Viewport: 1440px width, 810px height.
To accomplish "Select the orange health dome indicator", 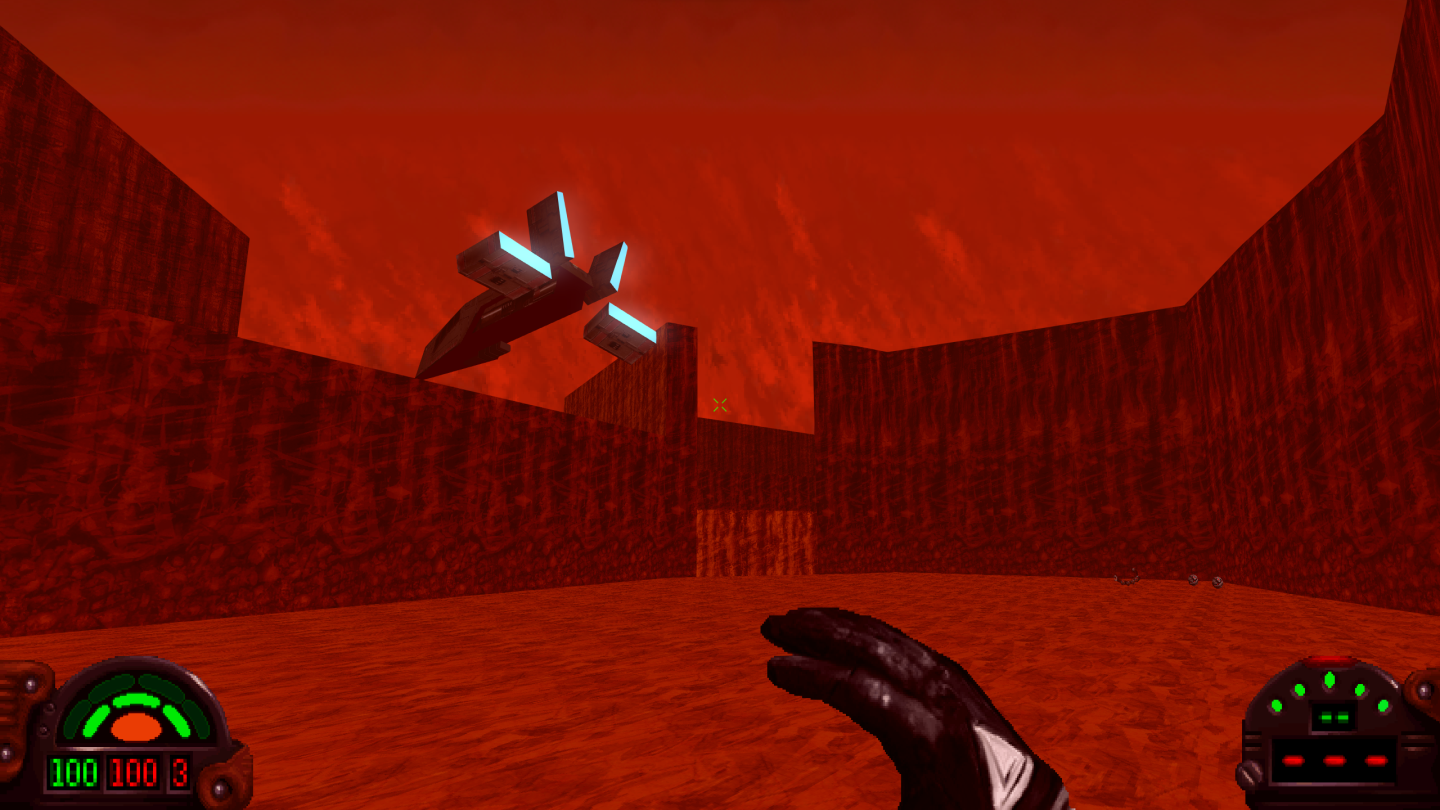I will click(x=136, y=728).
